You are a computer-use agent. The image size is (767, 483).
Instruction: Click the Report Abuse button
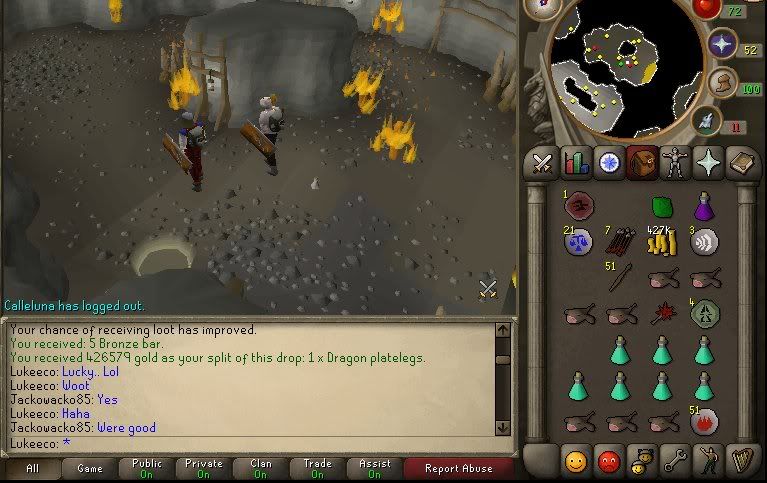click(x=457, y=468)
